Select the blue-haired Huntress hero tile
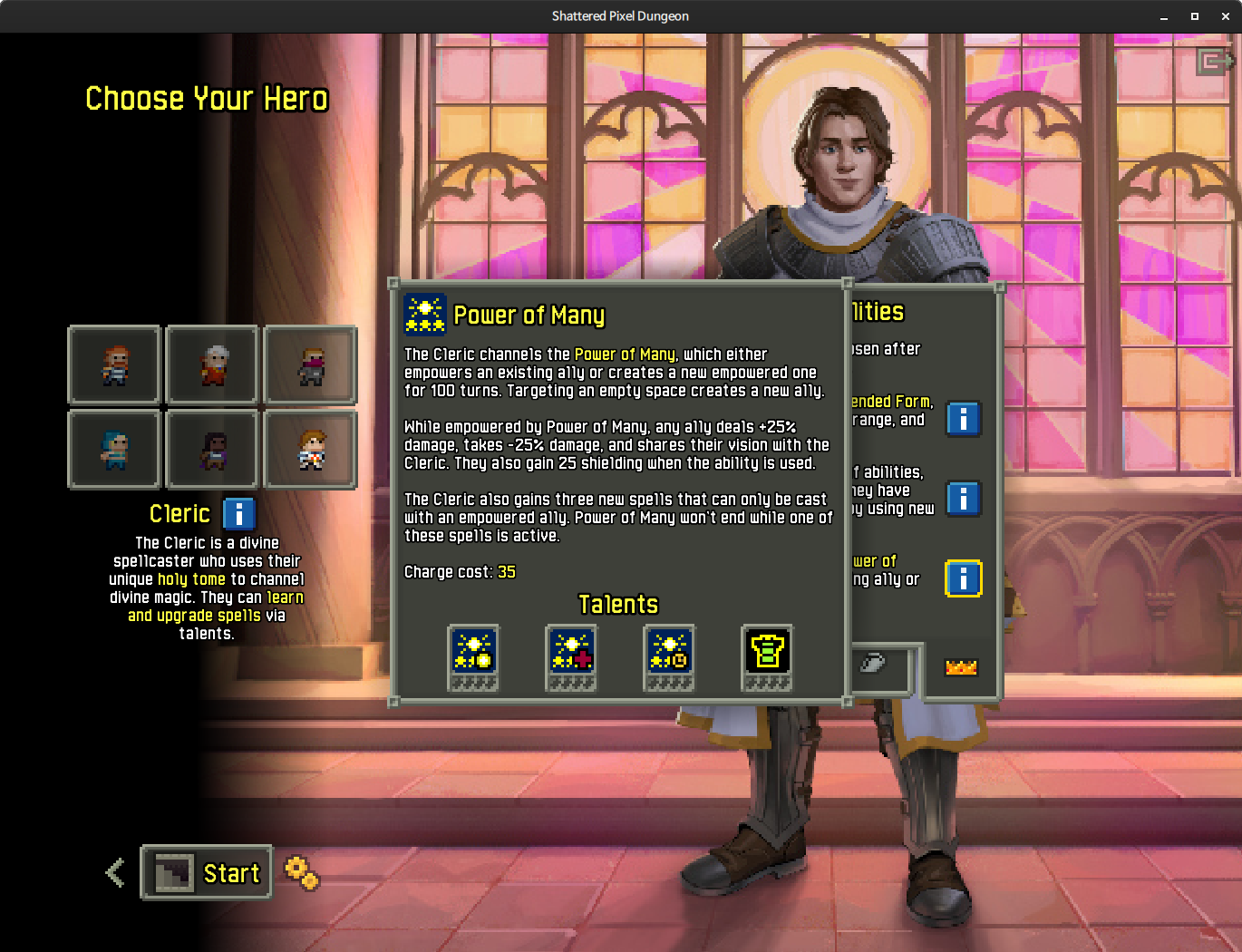The height and width of the screenshot is (952, 1242). [x=115, y=450]
